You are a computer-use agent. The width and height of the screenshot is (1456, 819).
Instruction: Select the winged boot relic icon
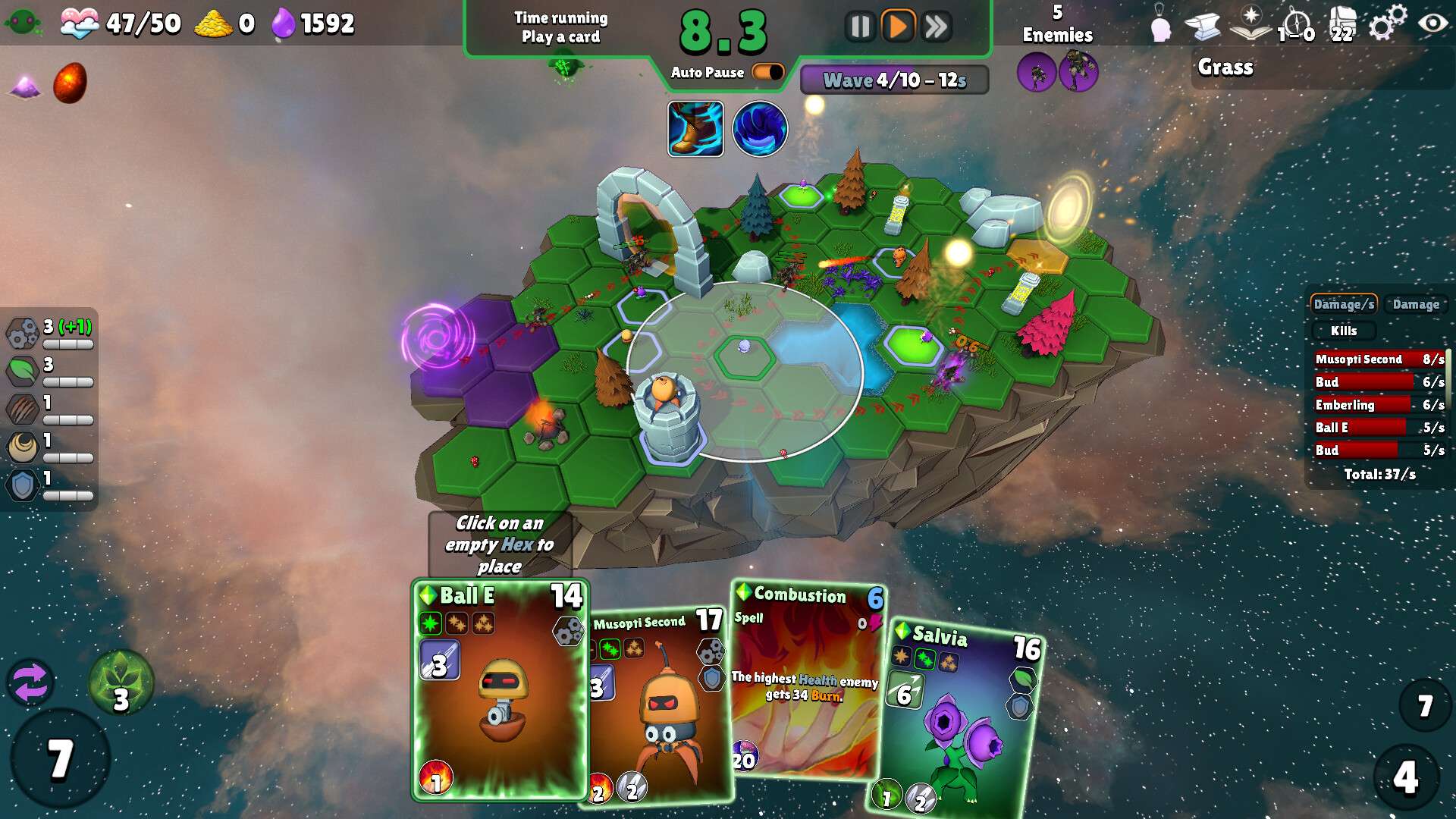(x=695, y=129)
